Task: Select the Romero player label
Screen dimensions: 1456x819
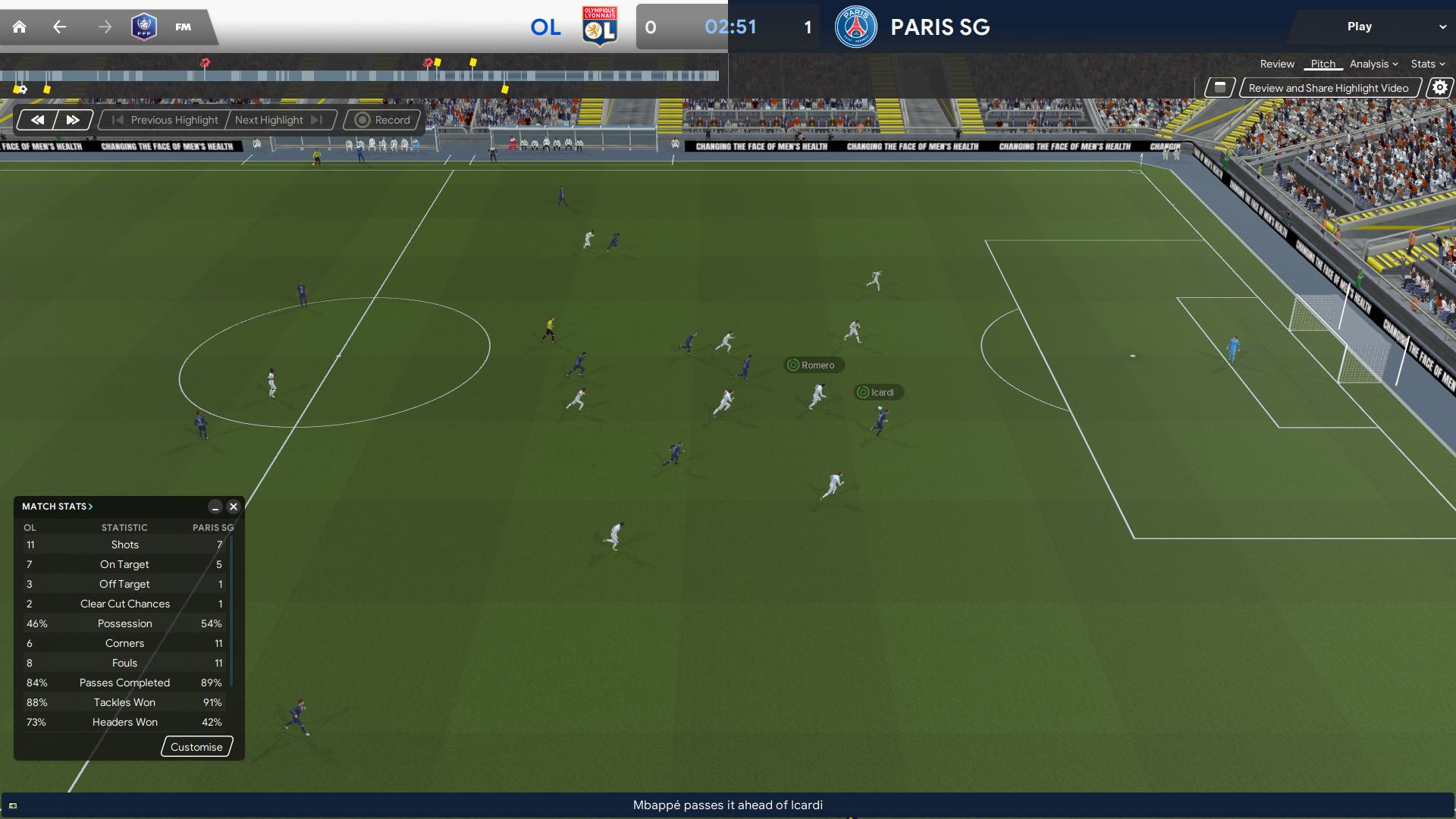Action: tap(814, 365)
